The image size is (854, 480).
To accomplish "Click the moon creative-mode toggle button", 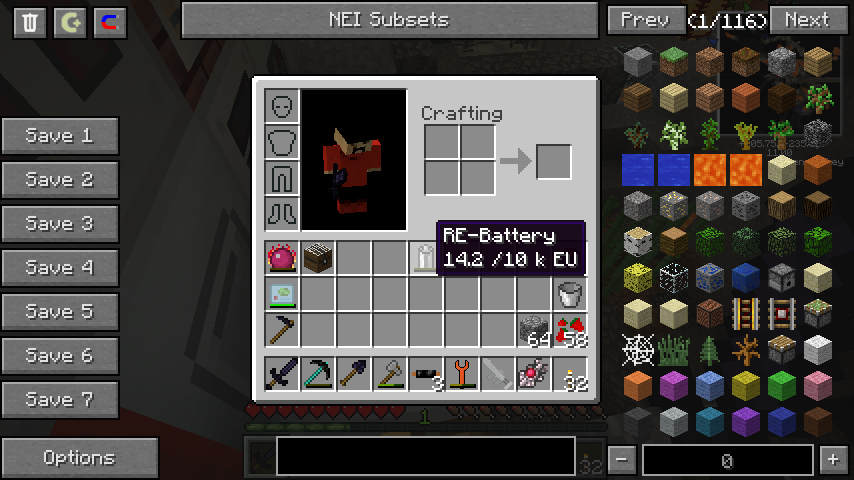I will pos(70,22).
